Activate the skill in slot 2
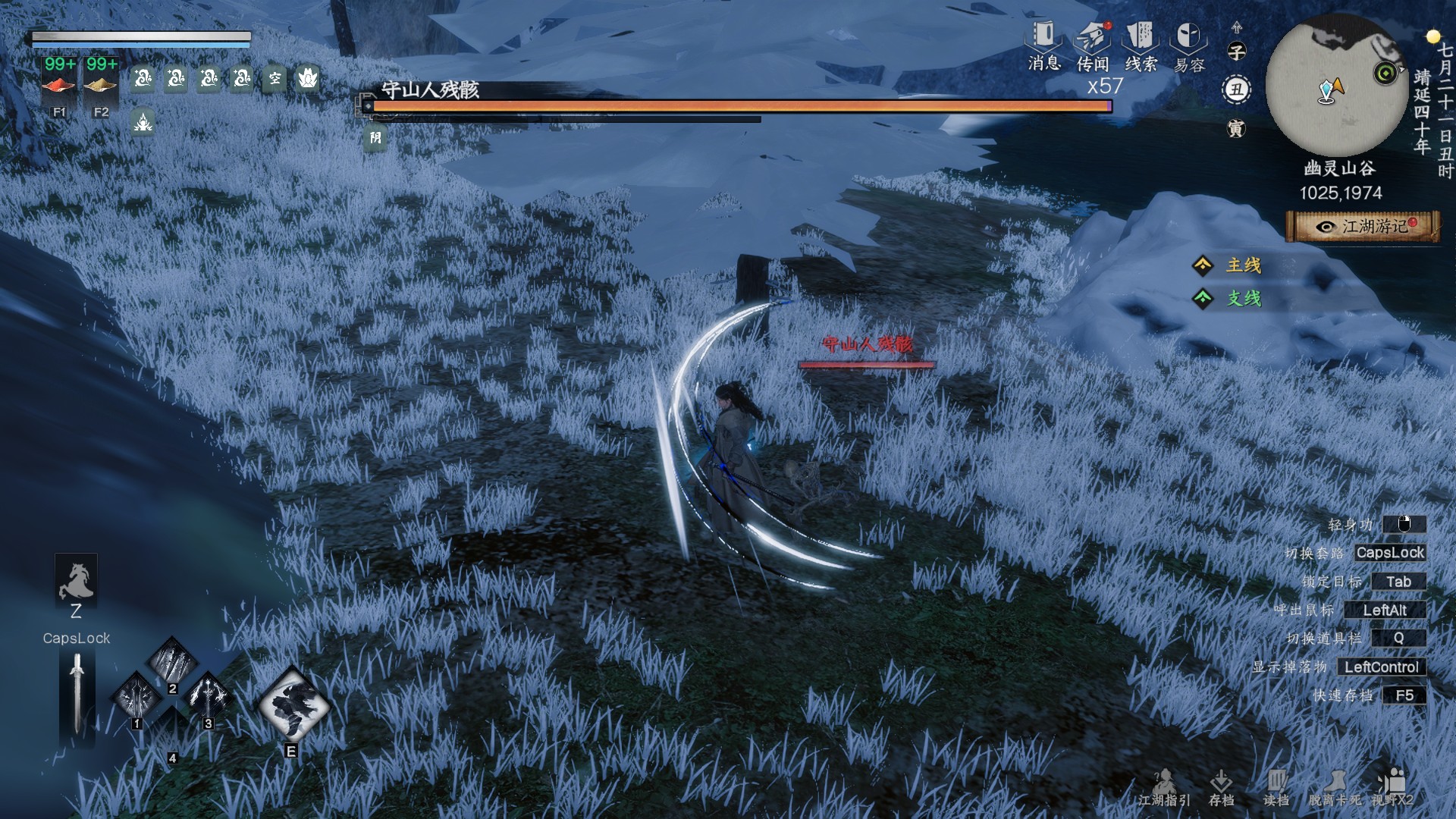Image resolution: width=1456 pixels, height=819 pixels. click(x=173, y=661)
